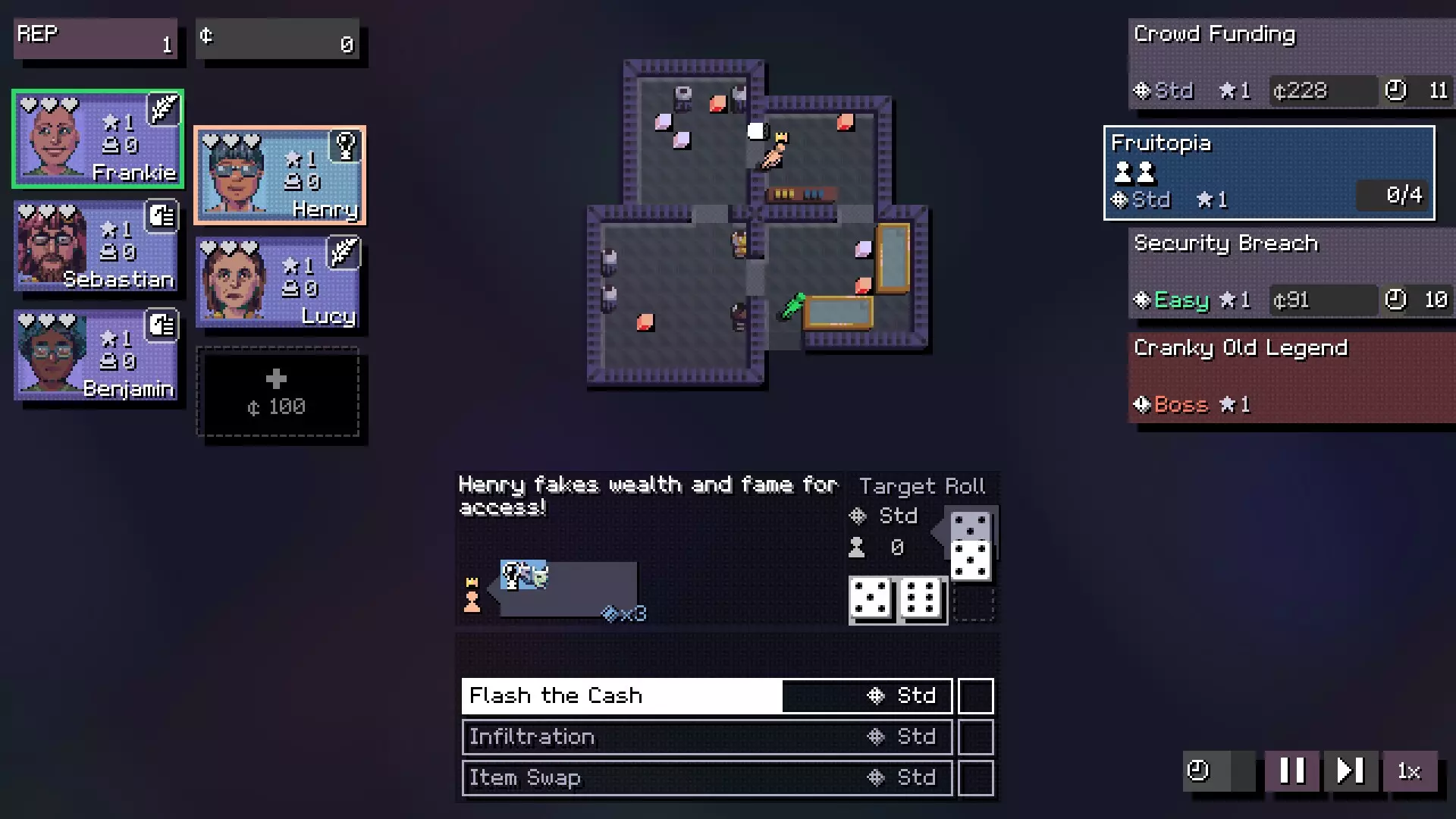Open the Cranky Old Legend boss job
Viewport: 1456px width, 819px height.
1291,377
